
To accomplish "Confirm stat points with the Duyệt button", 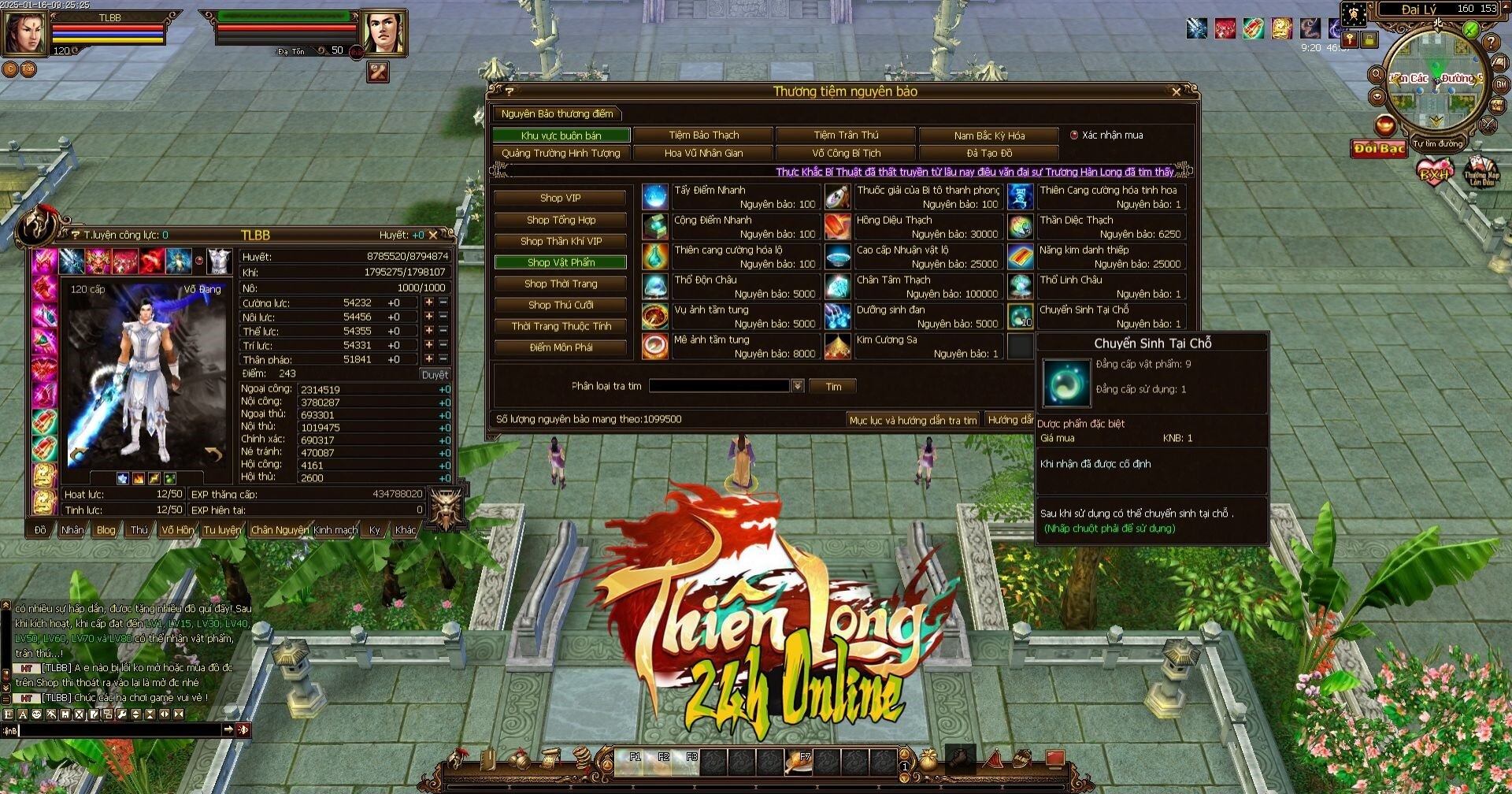I will [x=434, y=375].
